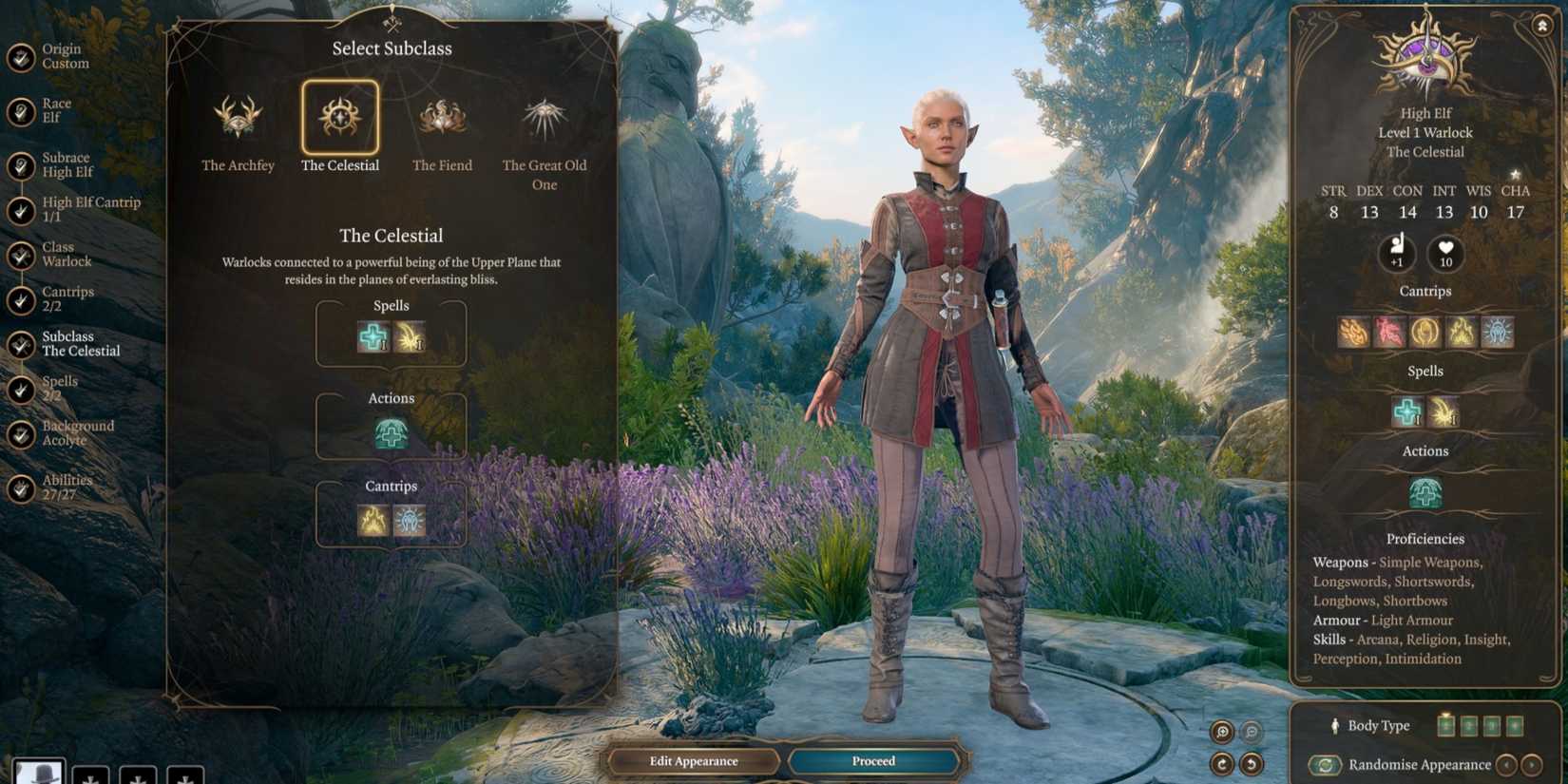This screenshot has width=1568, height=784.
Task: Toggle Randomise Appearance
Action: tap(1327, 764)
